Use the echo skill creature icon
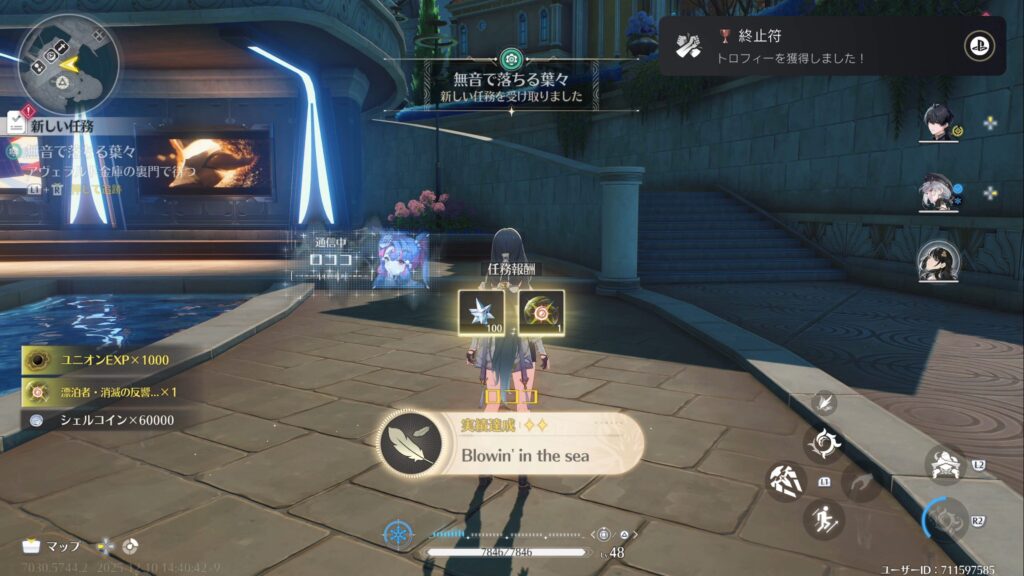 point(944,464)
